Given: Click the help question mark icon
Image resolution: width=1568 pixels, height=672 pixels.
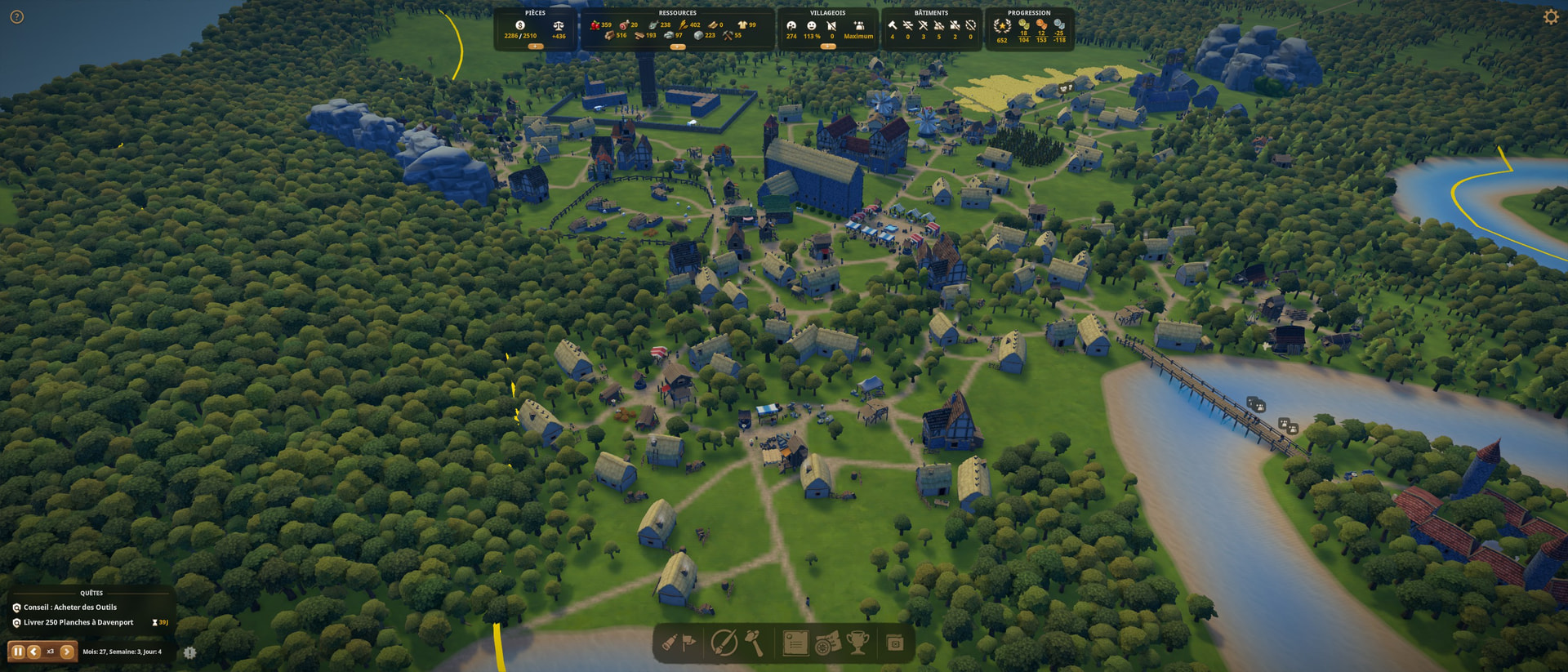Looking at the screenshot, I should [16, 17].
